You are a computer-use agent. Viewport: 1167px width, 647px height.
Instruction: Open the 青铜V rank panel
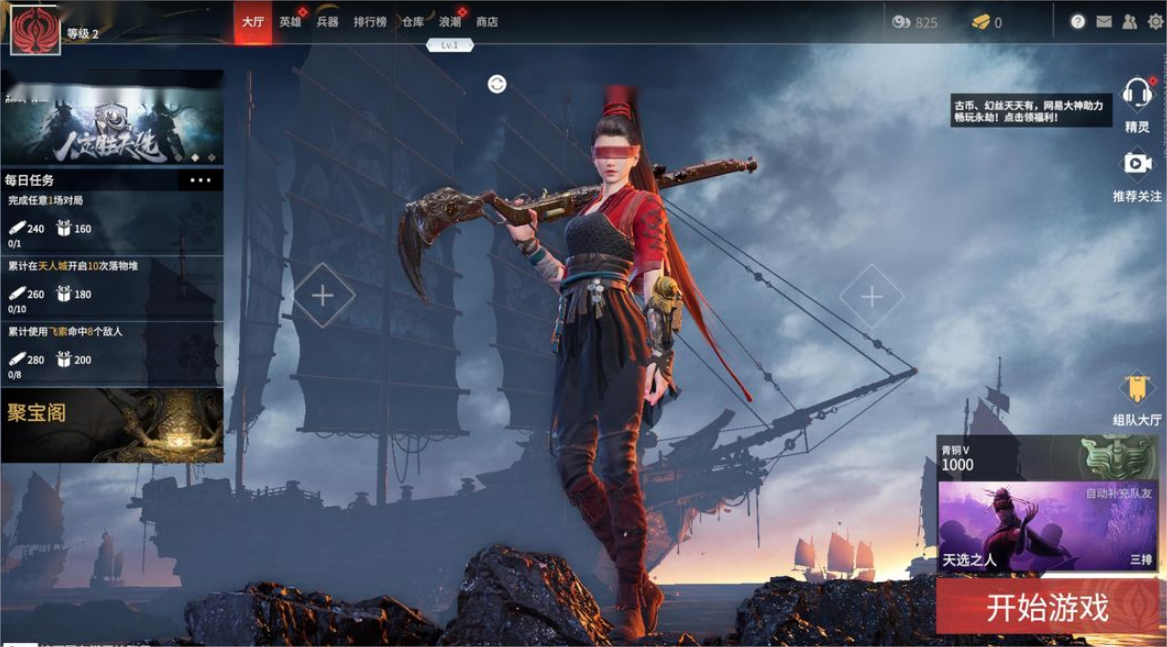coord(1047,458)
